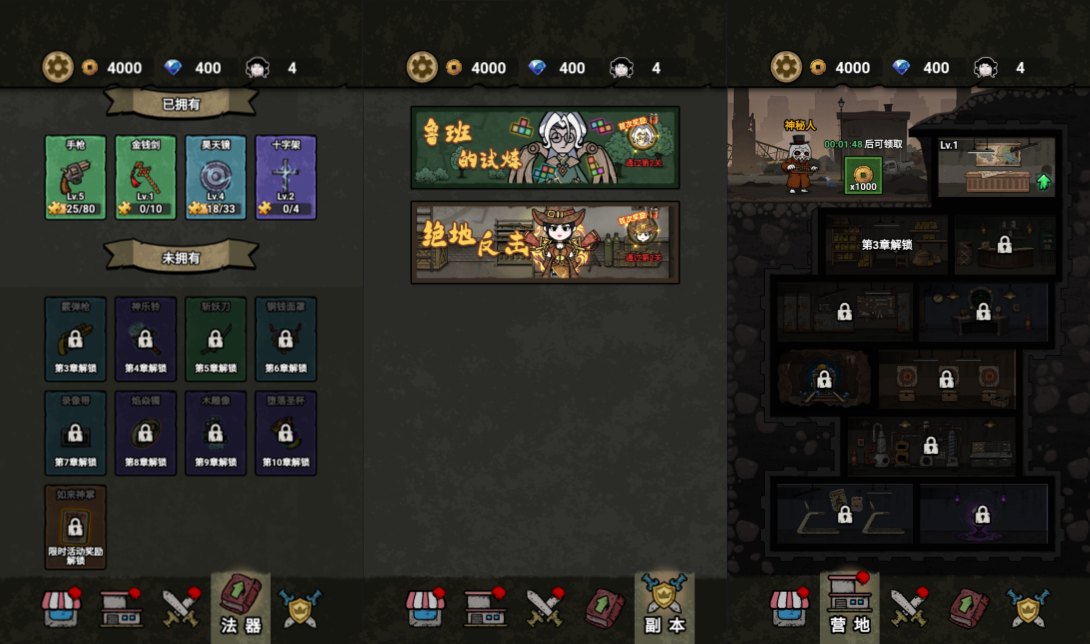
Task: Click the locked 焰焱镯 bracelet card
Action: [145, 432]
